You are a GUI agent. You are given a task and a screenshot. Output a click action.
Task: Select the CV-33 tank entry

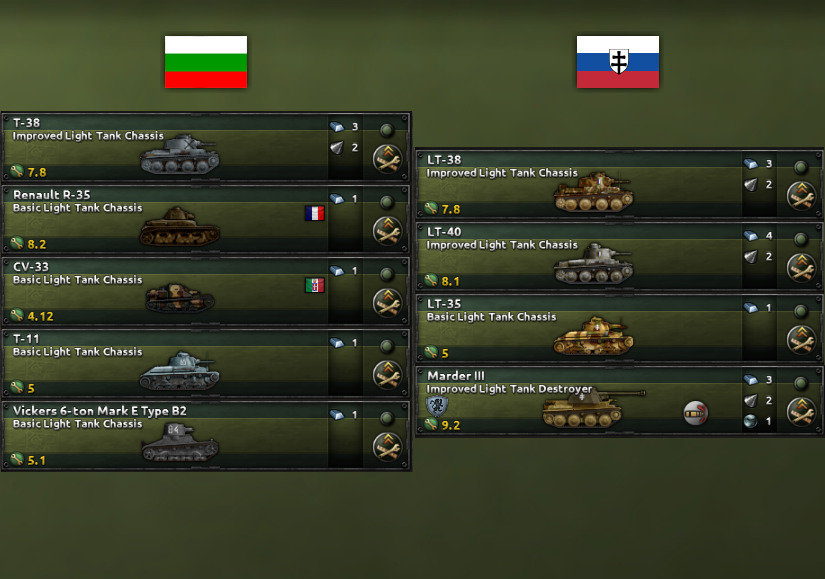click(x=170, y=292)
